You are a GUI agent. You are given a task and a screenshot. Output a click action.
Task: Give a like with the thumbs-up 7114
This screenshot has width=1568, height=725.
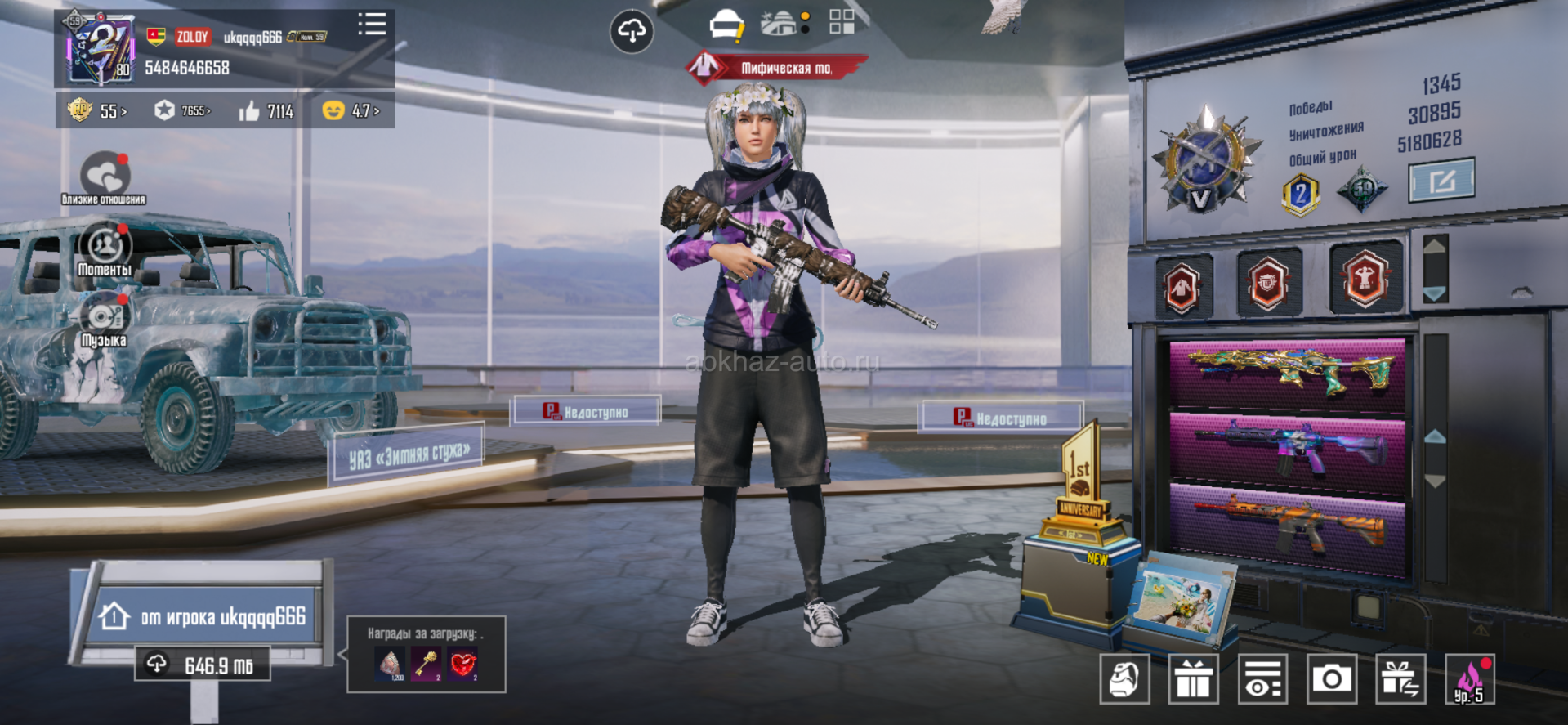[266, 111]
